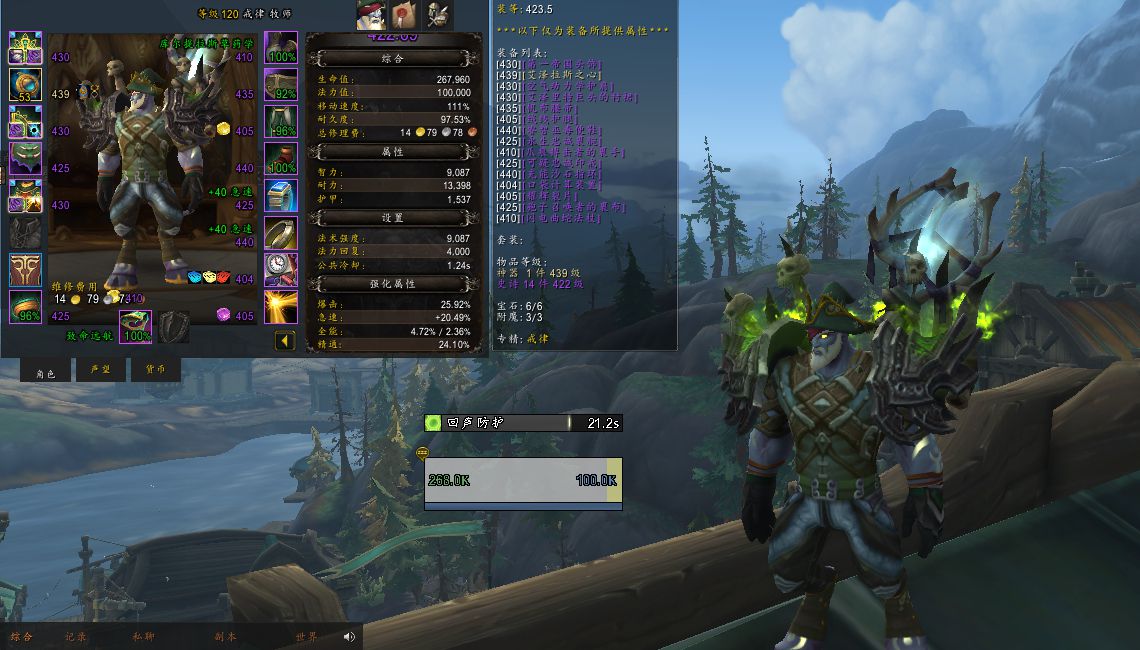Open the sealed scroll titles tab
1140x650 pixels.
click(x=404, y=15)
